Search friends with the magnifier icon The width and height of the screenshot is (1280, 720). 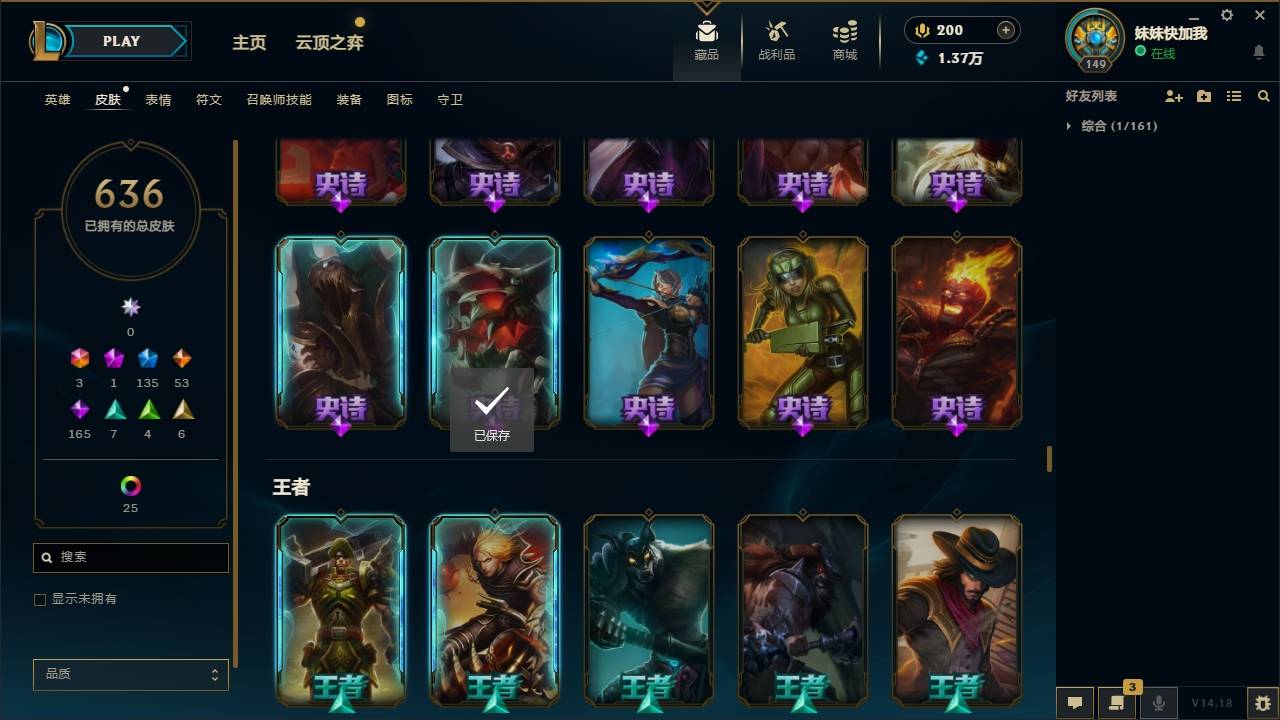[x=1264, y=96]
